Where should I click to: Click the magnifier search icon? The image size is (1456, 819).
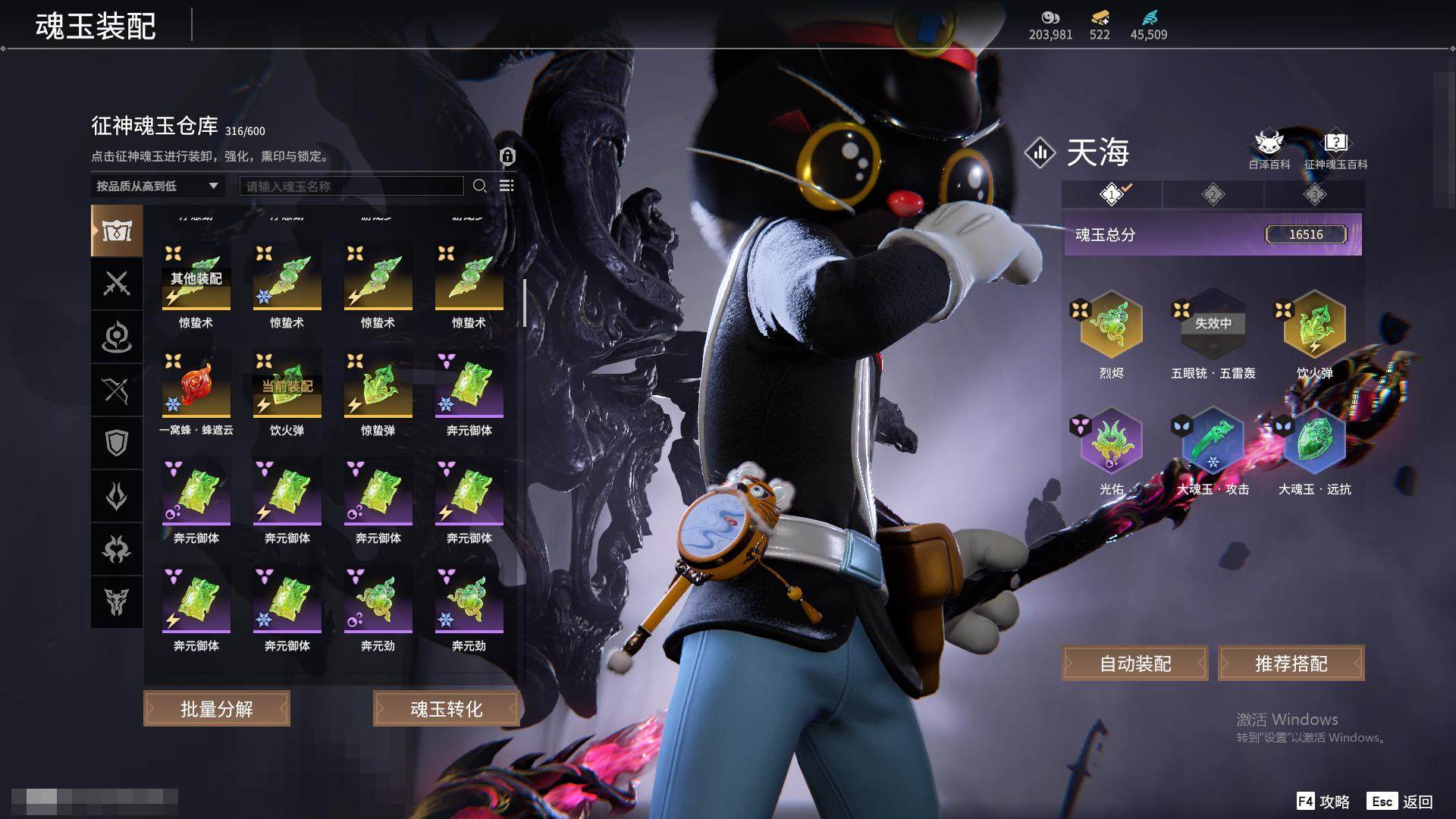(x=479, y=186)
